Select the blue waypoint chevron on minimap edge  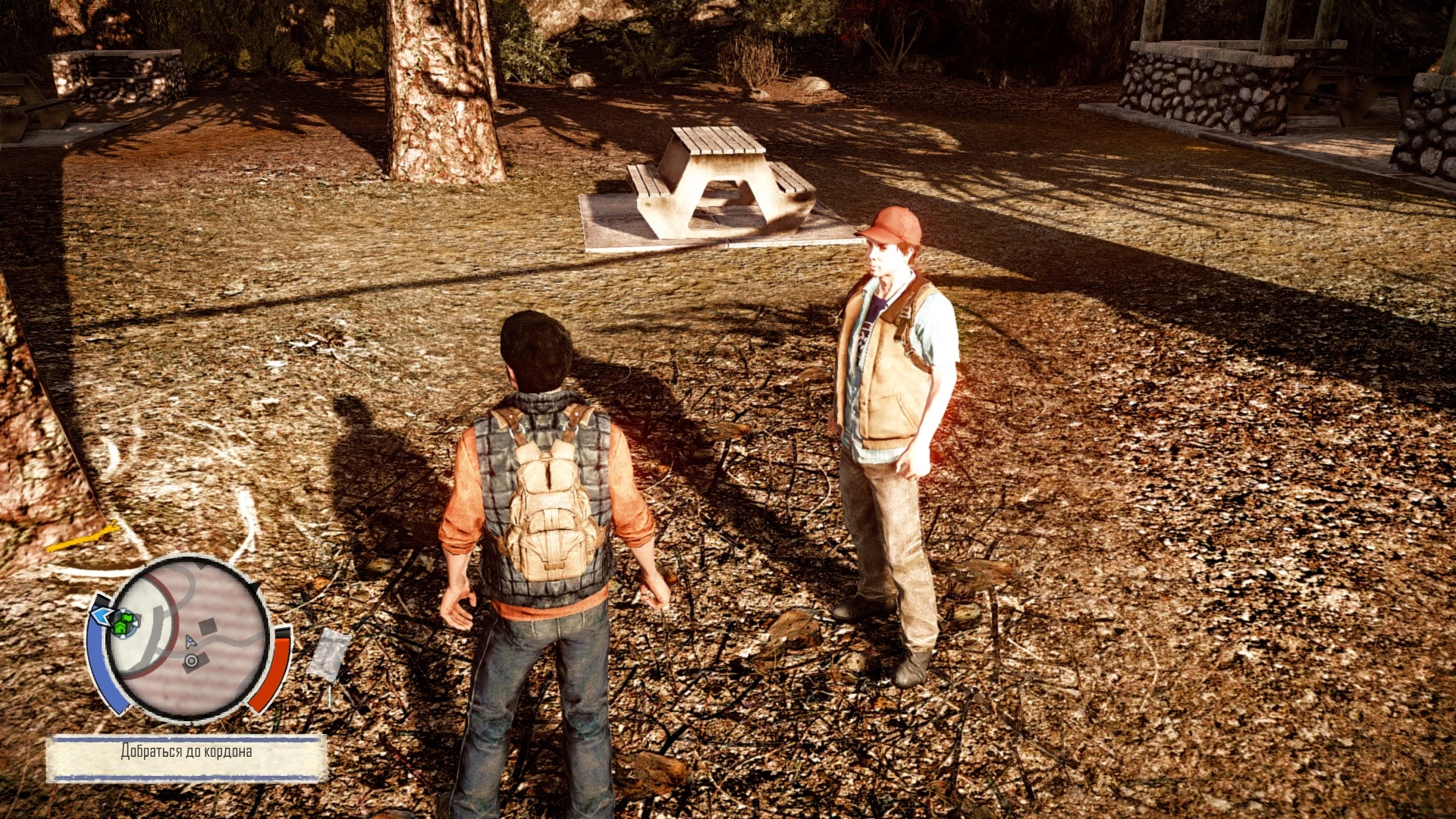click(102, 616)
